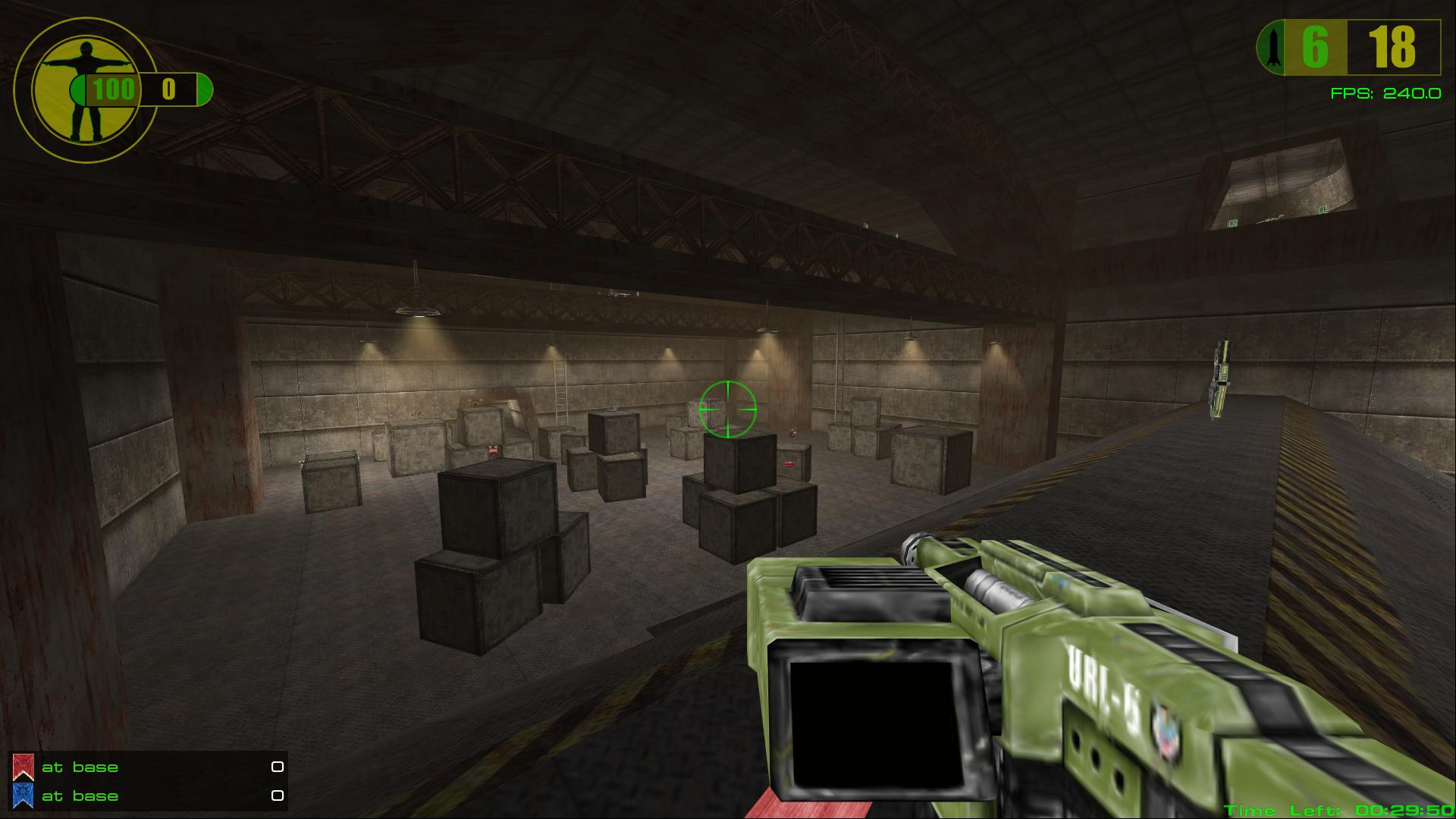Click the player body silhouette status icon
The width and height of the screenshot is (1456, 819).
coord(77,91)
